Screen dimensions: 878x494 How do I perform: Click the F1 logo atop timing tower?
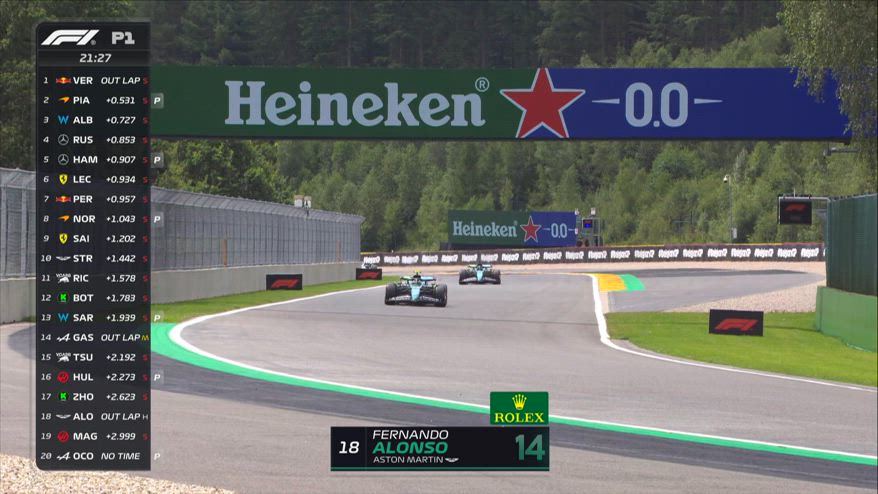(x=69, y=38)
